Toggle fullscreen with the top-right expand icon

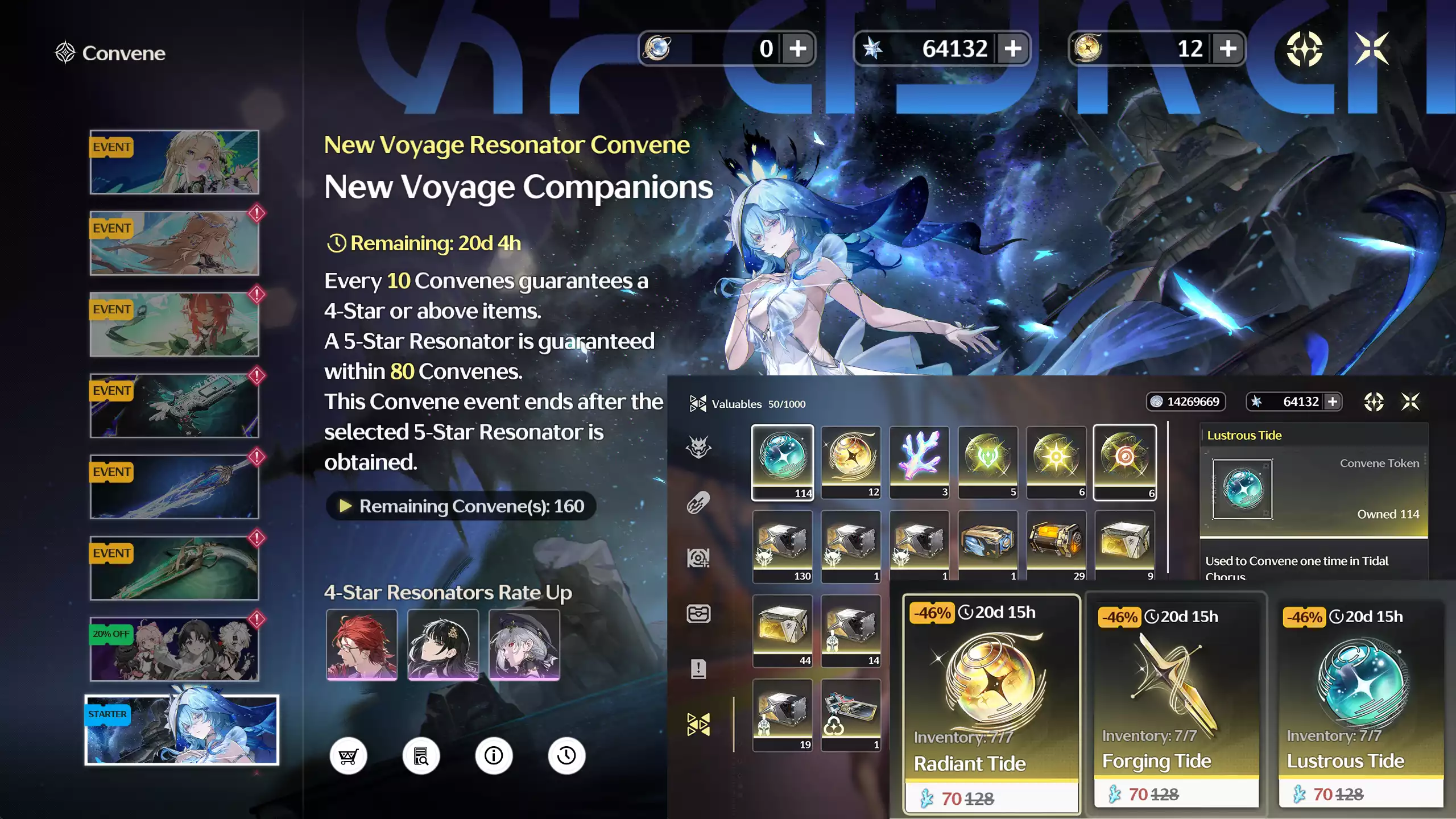[1374, 49]
